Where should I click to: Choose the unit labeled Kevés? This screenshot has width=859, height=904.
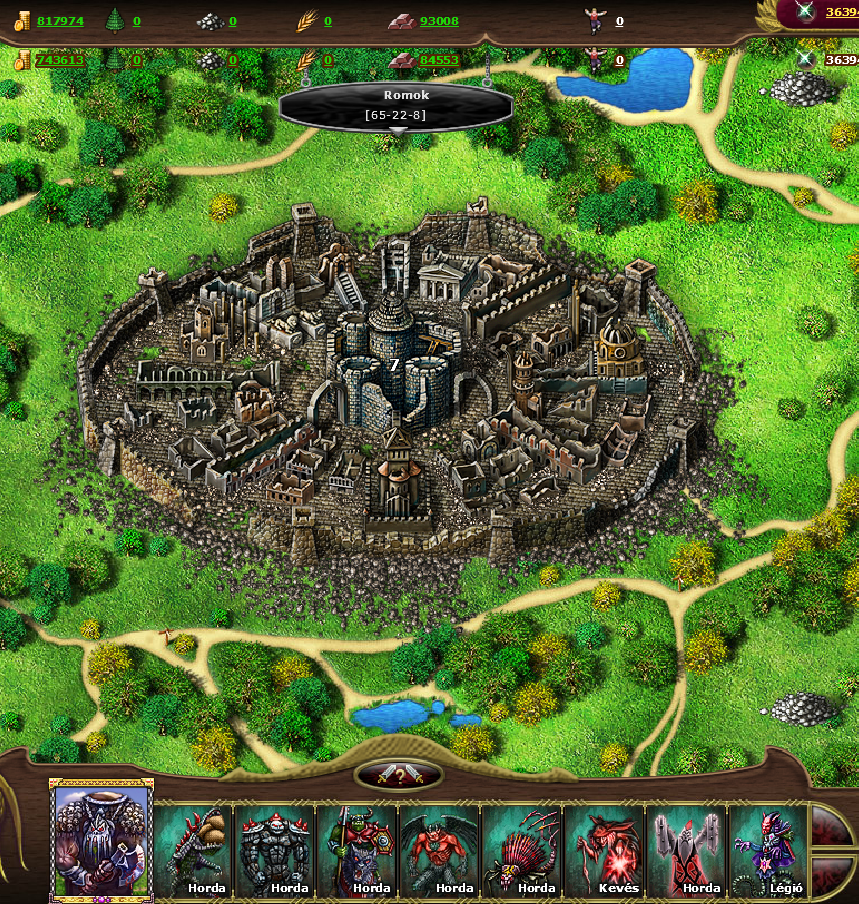[603, 850]
